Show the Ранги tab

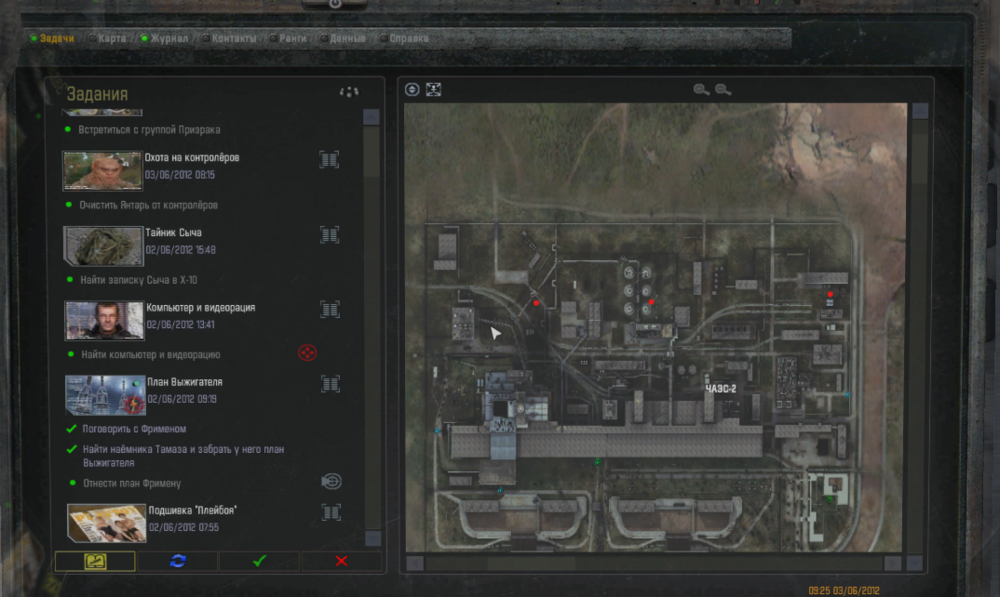point(293,39)
